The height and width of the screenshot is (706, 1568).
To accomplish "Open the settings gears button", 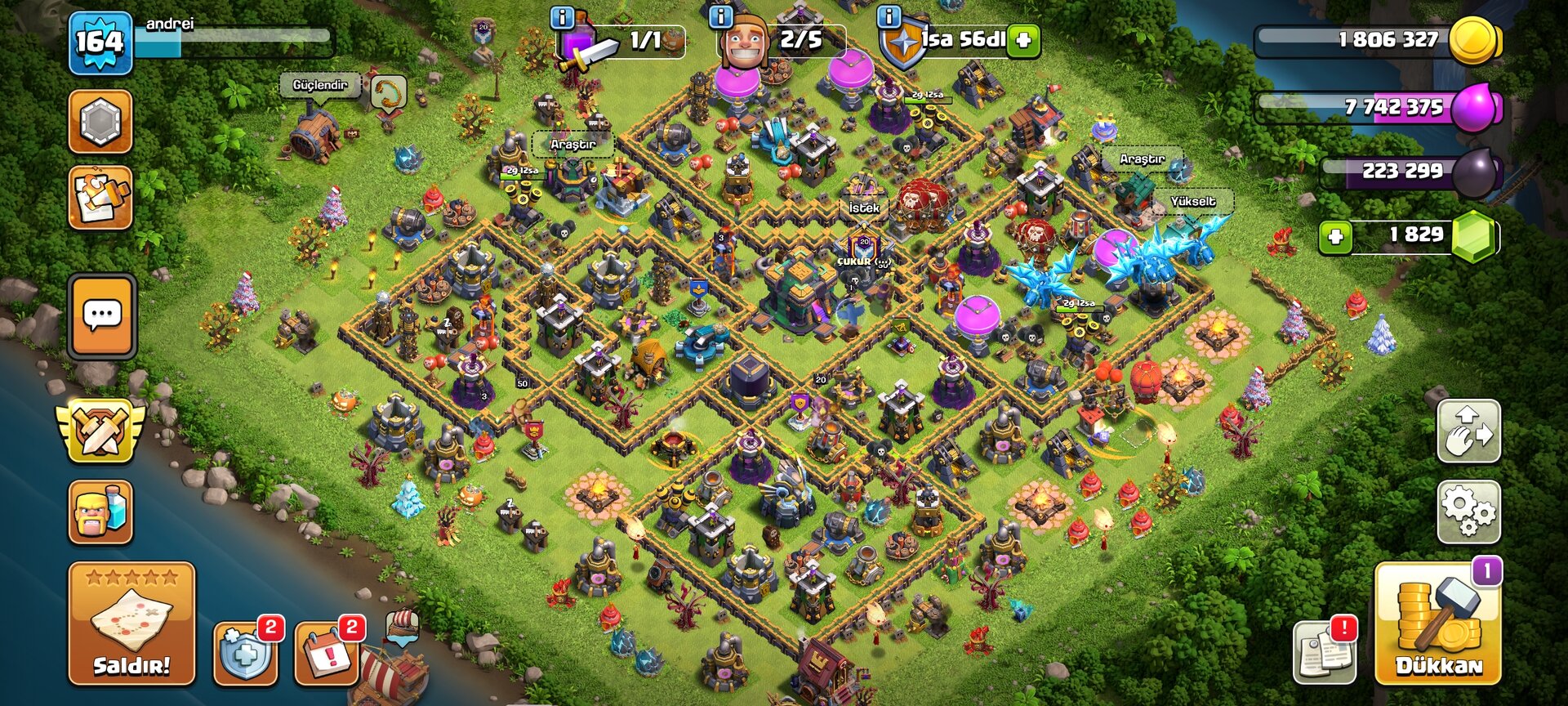I will tap(1468, 512).
